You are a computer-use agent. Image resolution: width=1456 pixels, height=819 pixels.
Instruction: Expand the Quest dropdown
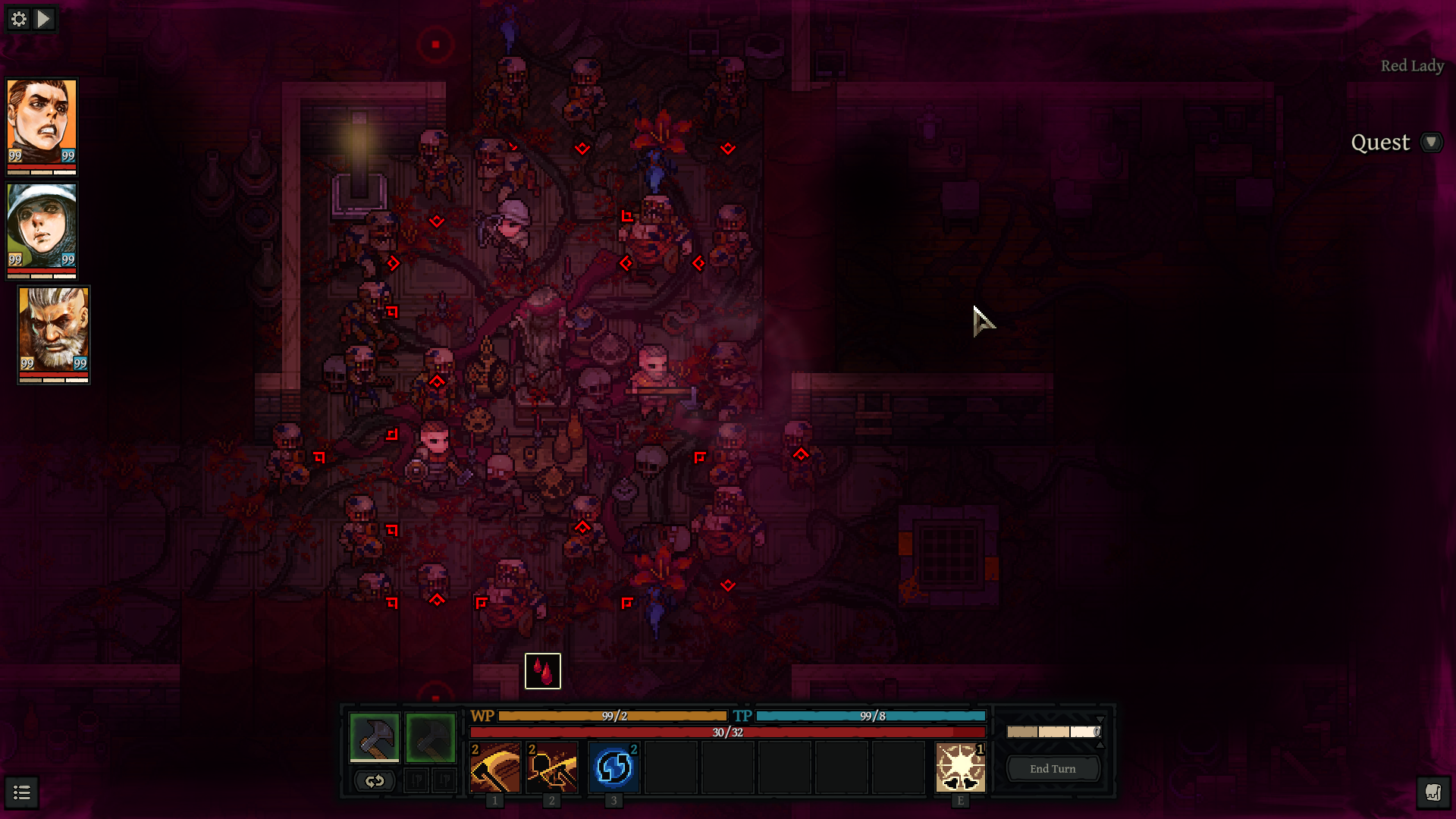coord(1431,143)
